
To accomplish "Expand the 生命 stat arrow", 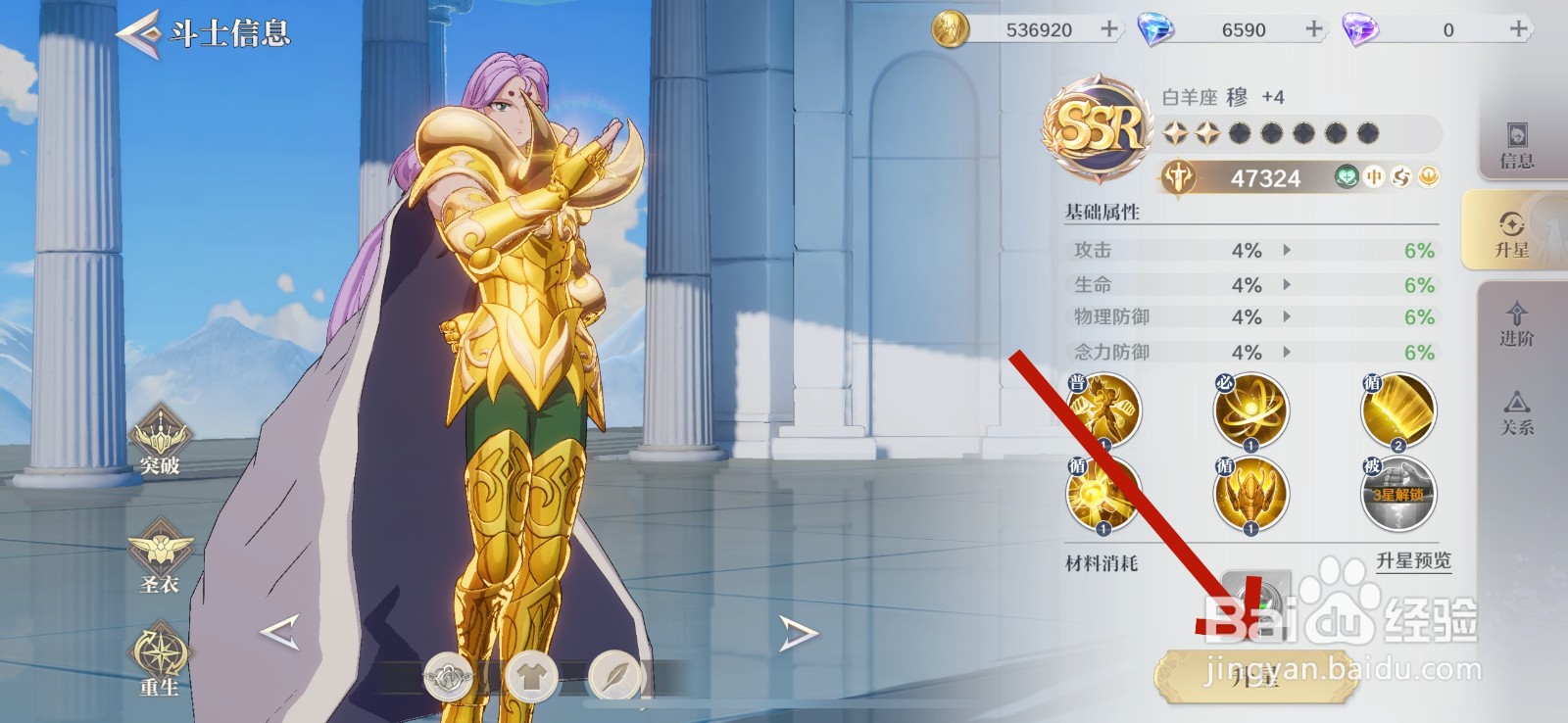I will 1285,283.
